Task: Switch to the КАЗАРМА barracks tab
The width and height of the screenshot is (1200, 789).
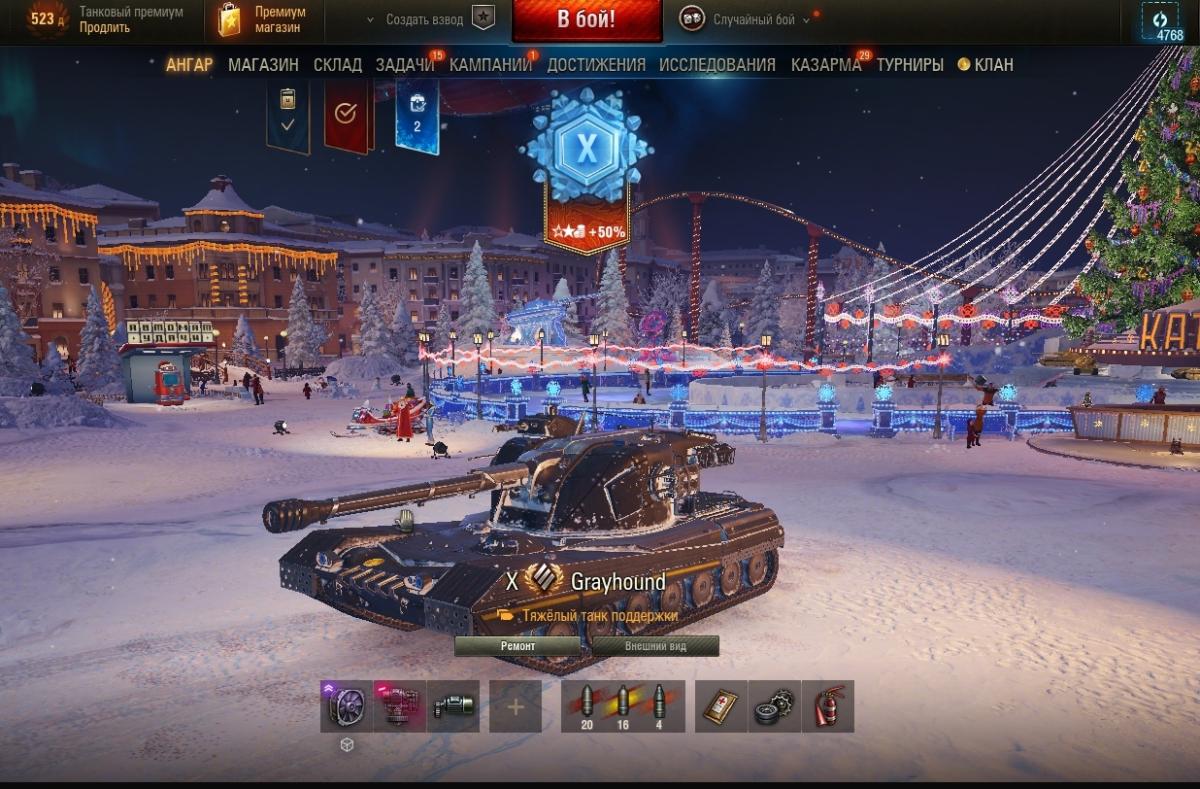Action: point(826,65)
